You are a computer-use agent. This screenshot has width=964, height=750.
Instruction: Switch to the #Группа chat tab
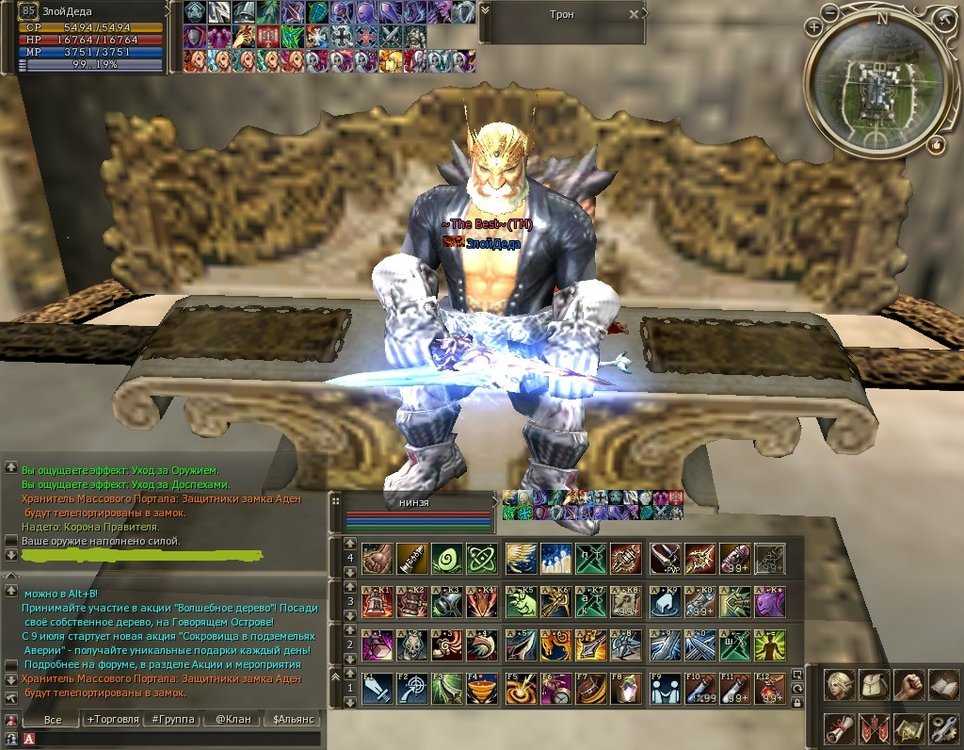click(171, 719)
